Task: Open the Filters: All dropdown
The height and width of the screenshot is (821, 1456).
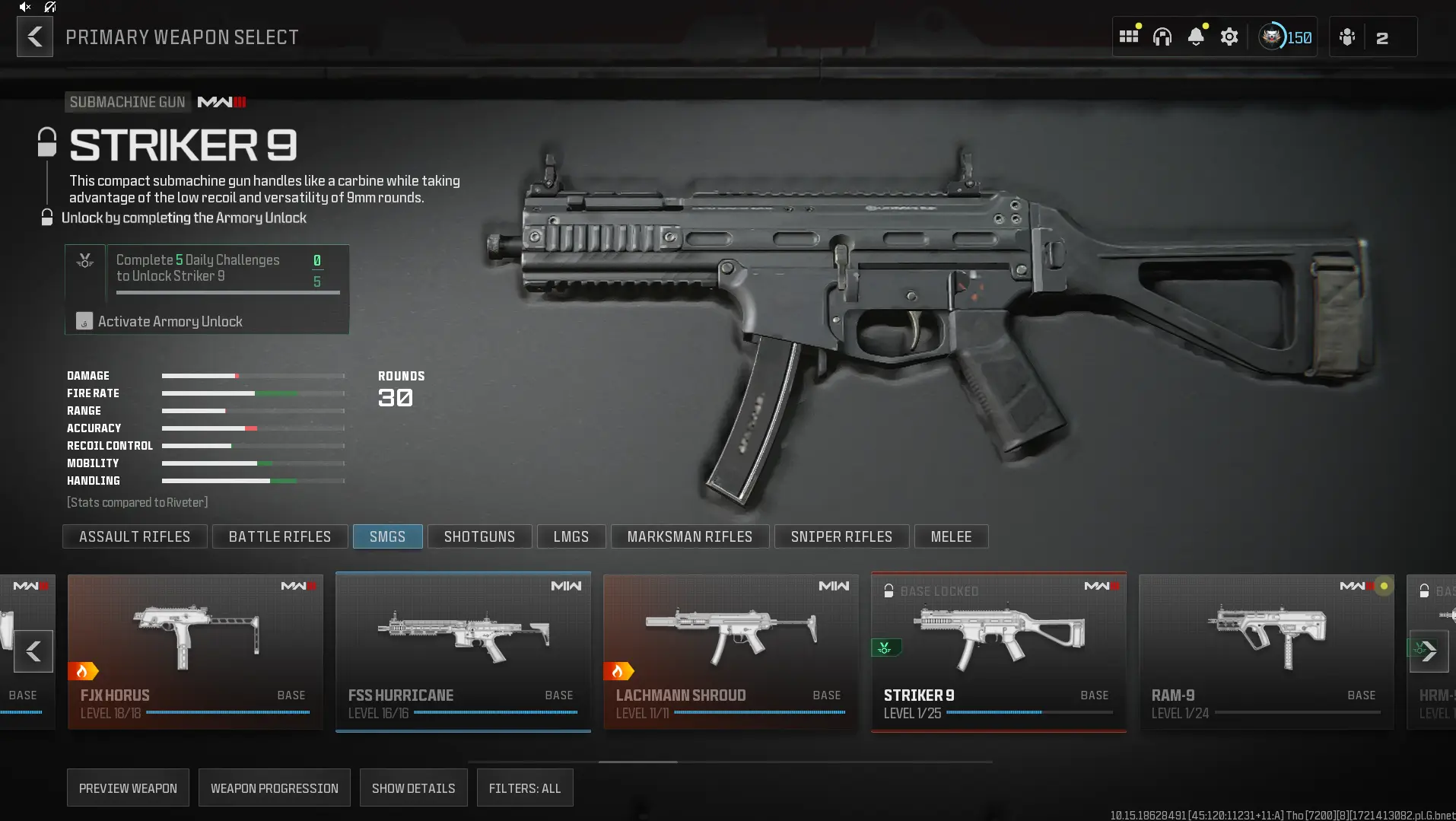Action: pos(524,788)
